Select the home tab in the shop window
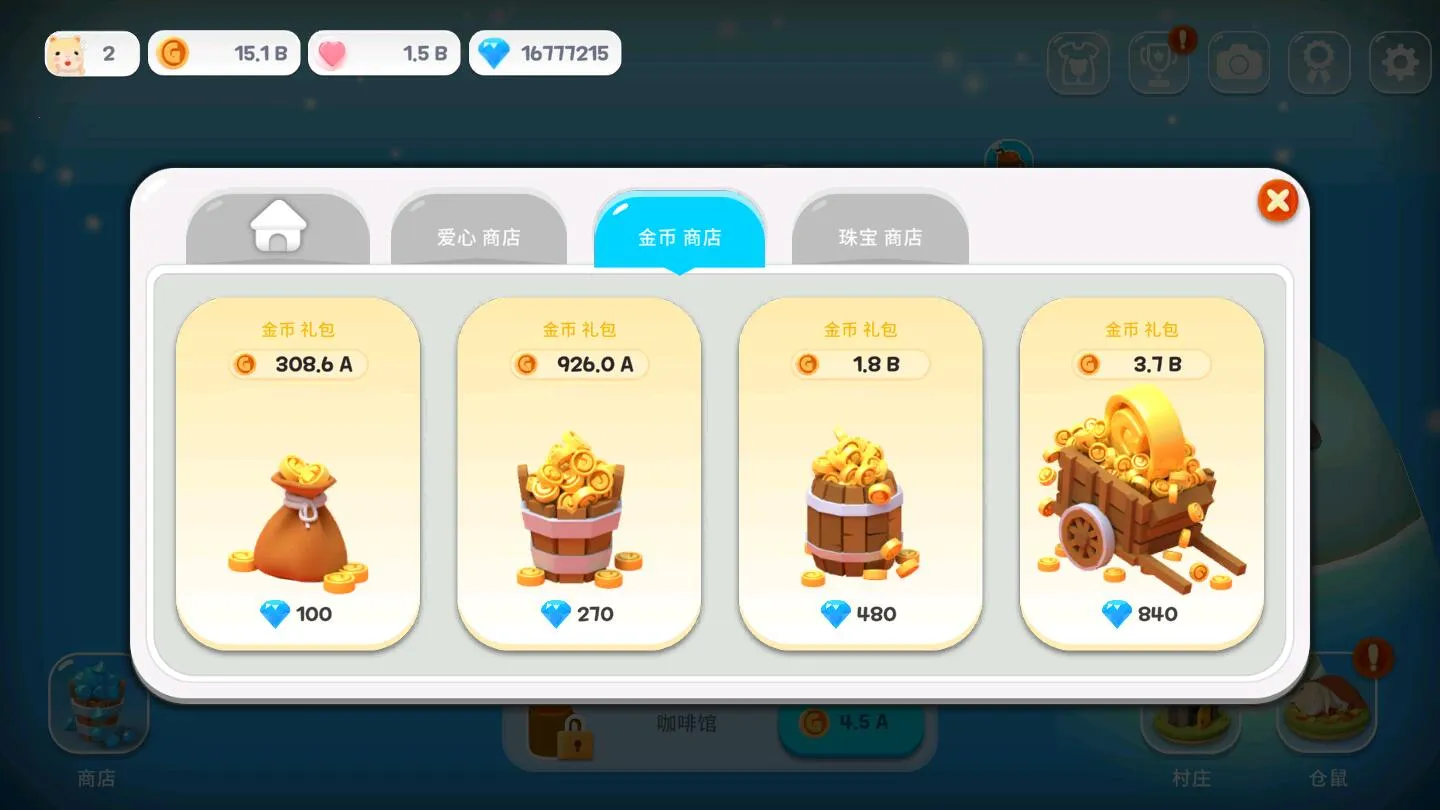Screen dimensions: 1440x810 (x=277, y=231)
